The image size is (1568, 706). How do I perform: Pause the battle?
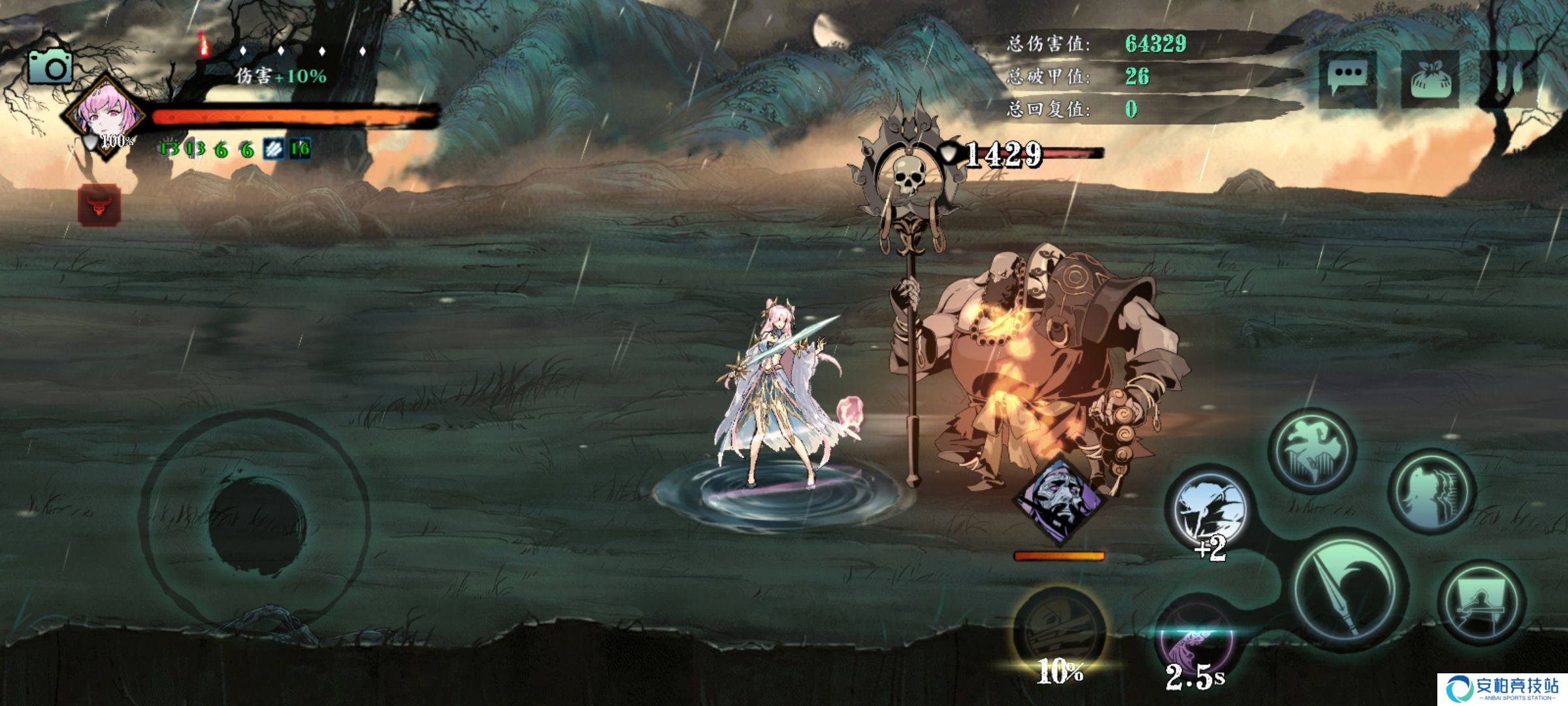(x=1509, y=78)
